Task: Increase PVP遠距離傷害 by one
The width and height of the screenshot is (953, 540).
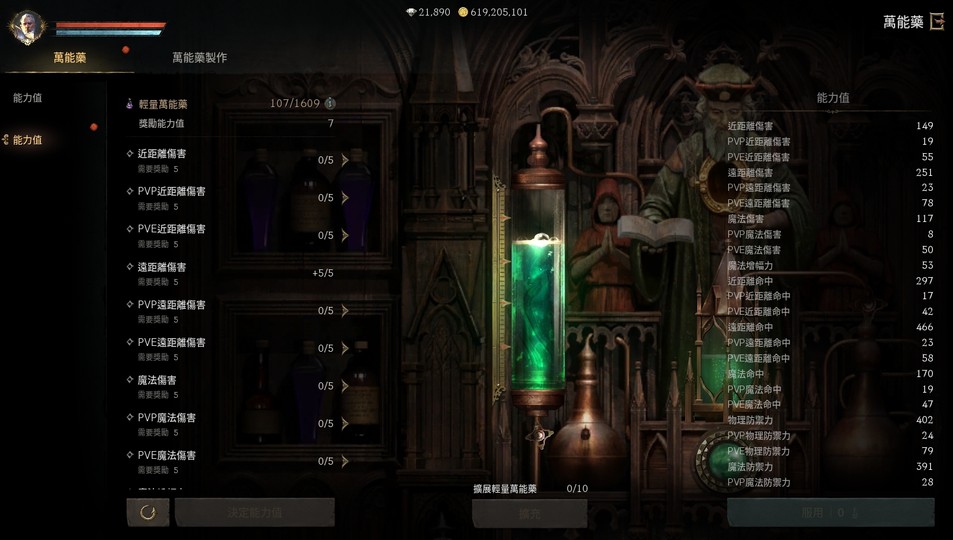Action: coord(345,311)
